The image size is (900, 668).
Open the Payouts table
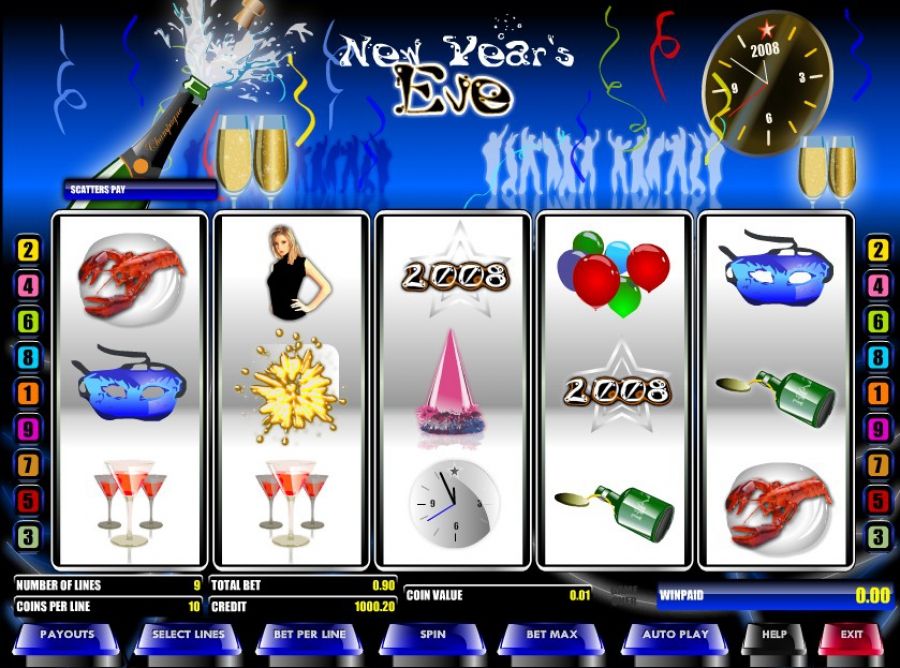pos(67,635)
